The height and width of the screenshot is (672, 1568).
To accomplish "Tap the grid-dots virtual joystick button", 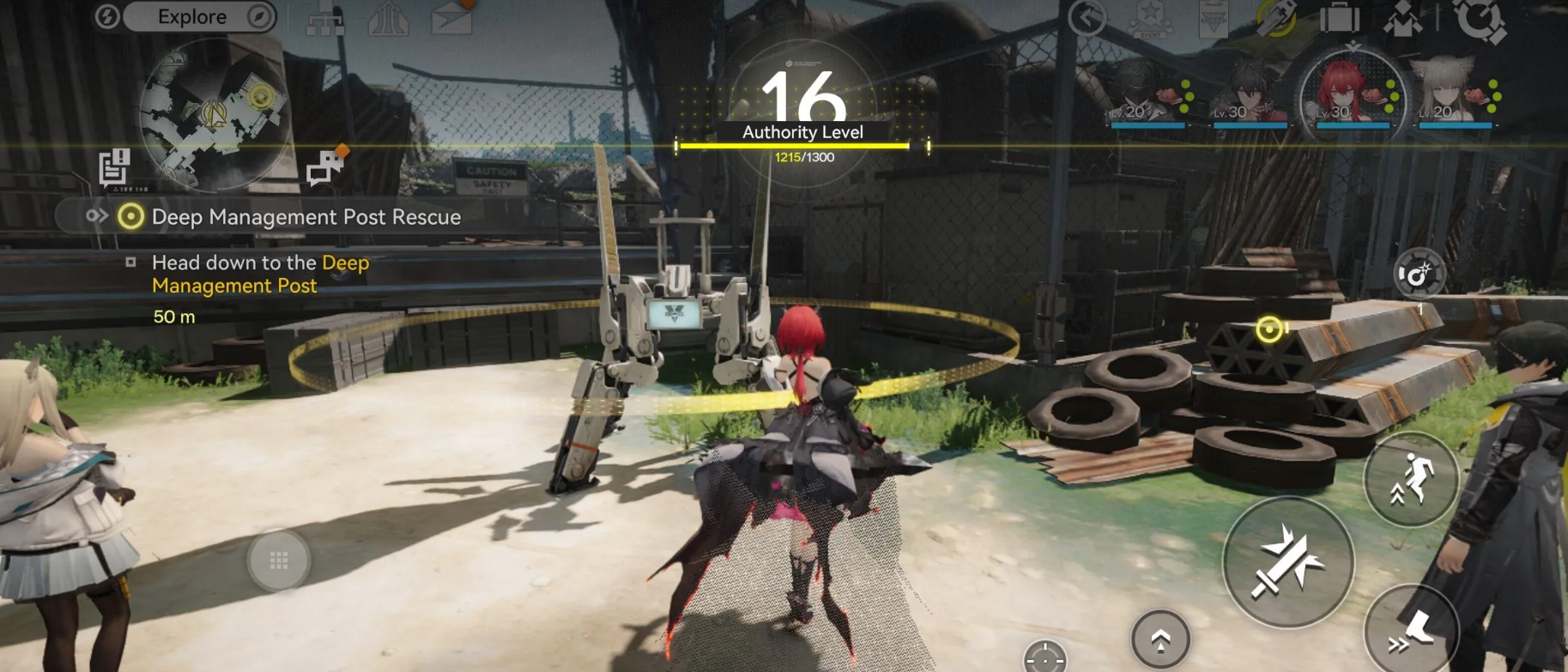I will [x=278, y=560].
